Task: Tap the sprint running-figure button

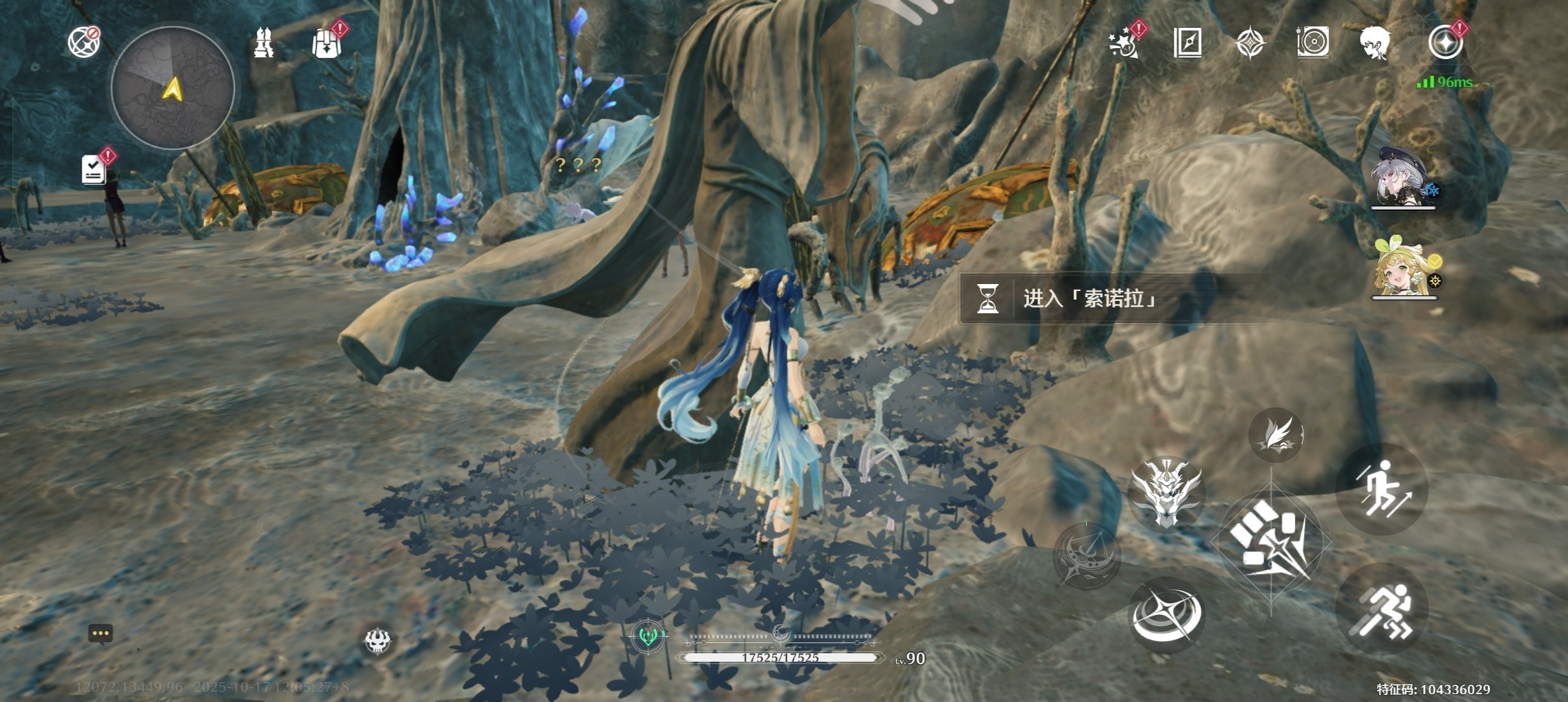Action: pos(1382,610)
